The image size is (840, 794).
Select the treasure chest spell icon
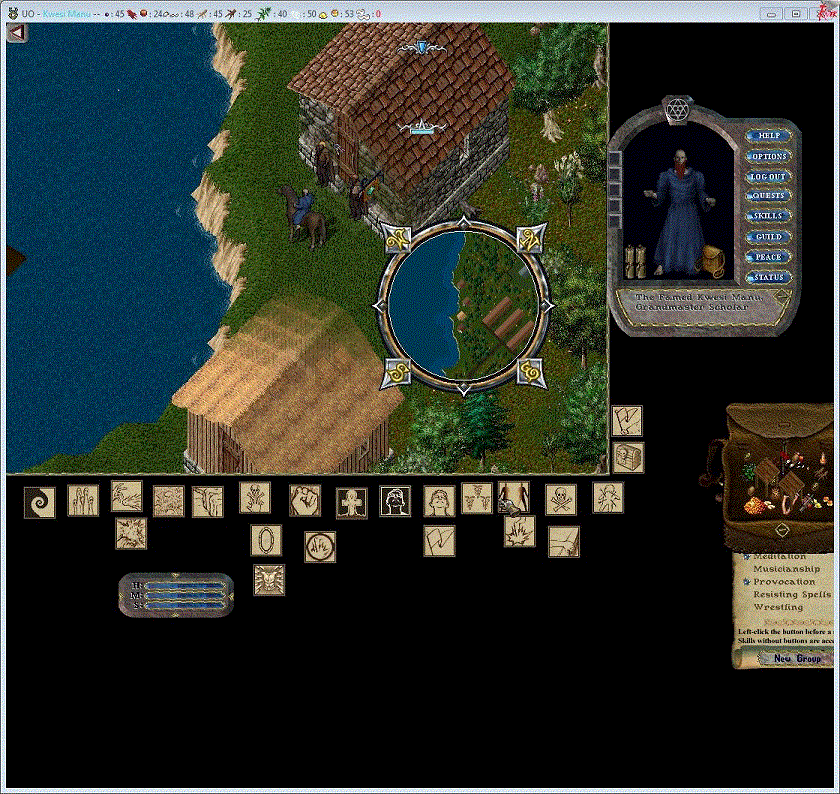pyautogui.click(x=628, y=457)
